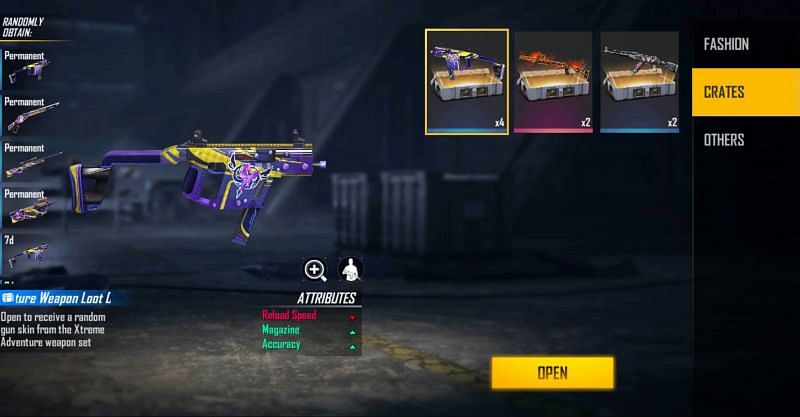Preview skin with the character silhouette icon
This screenshot has height=417, width=800.
(350, 269)
